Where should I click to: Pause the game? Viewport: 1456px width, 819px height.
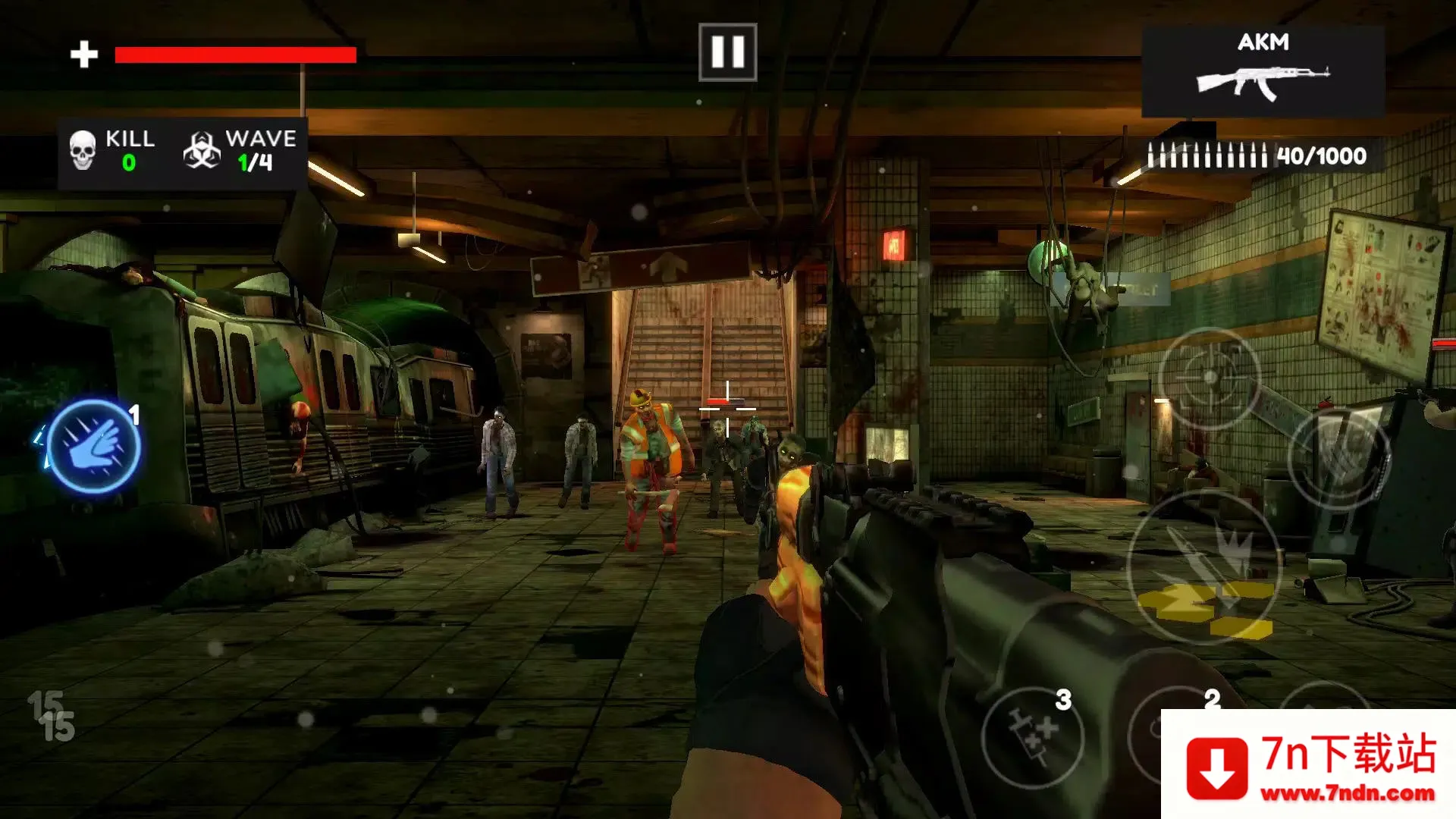coord(727,52)
